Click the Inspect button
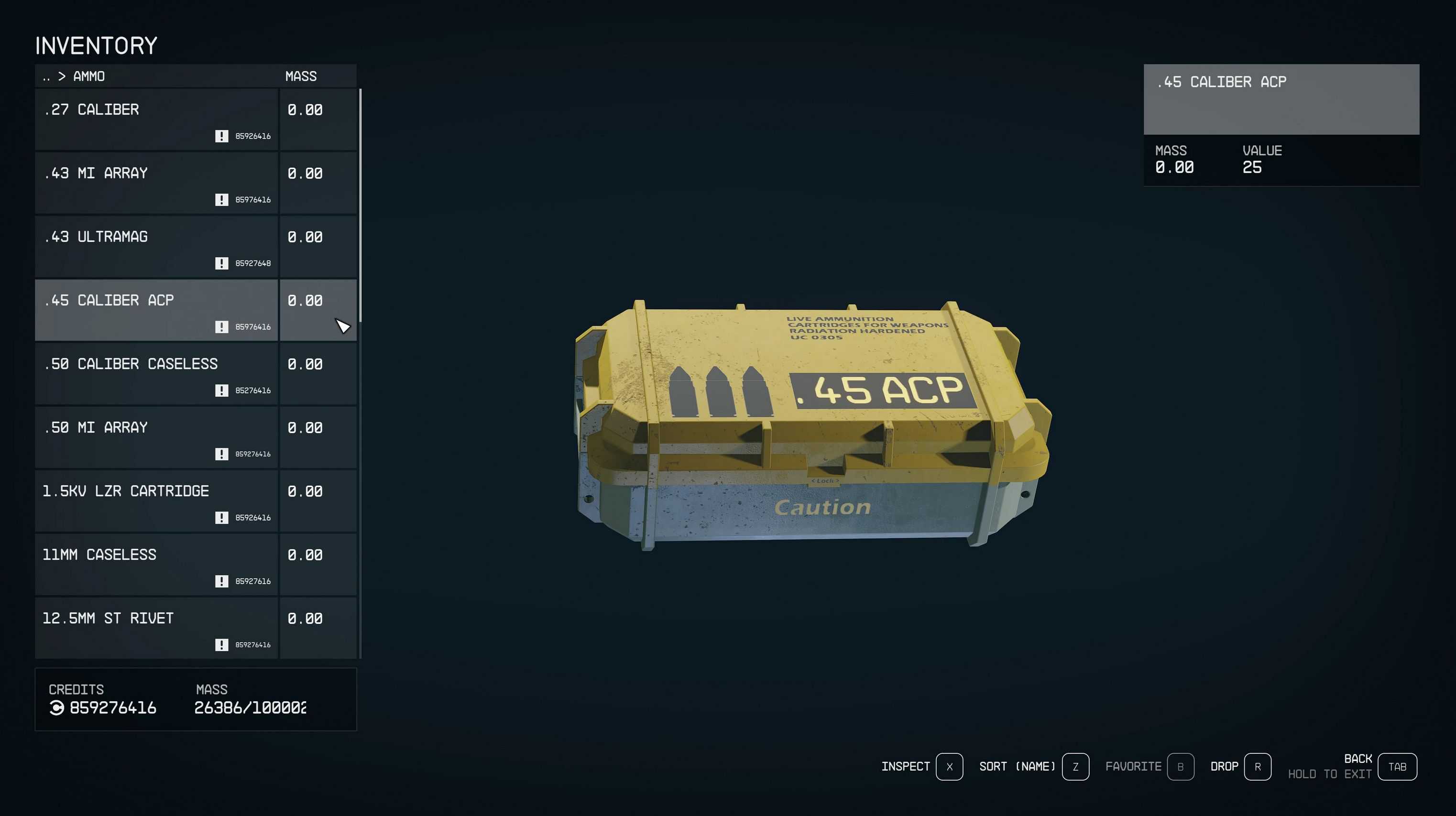1456x816 pixels. point(949,767)
